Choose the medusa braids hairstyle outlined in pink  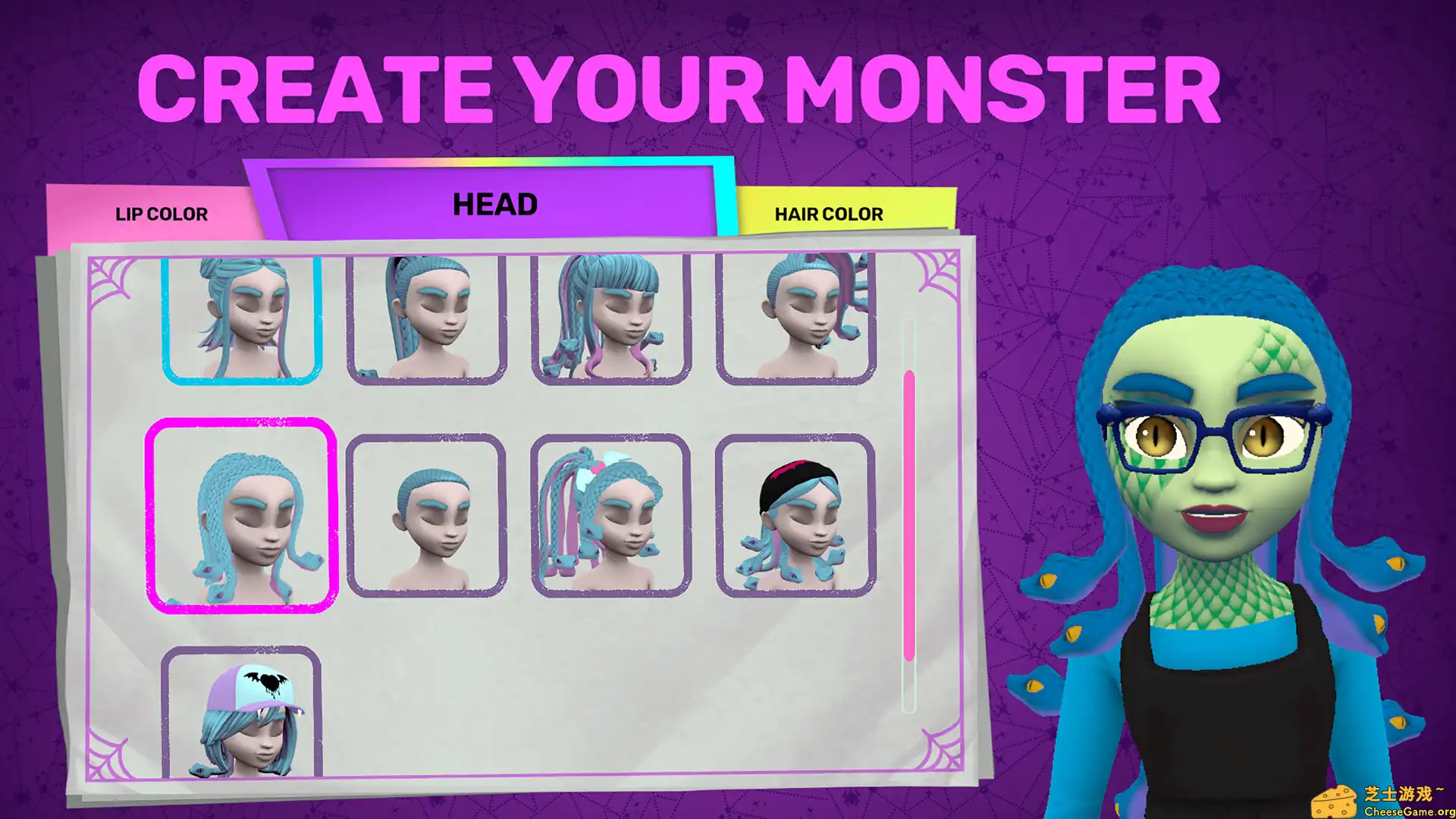pos(243,516)
